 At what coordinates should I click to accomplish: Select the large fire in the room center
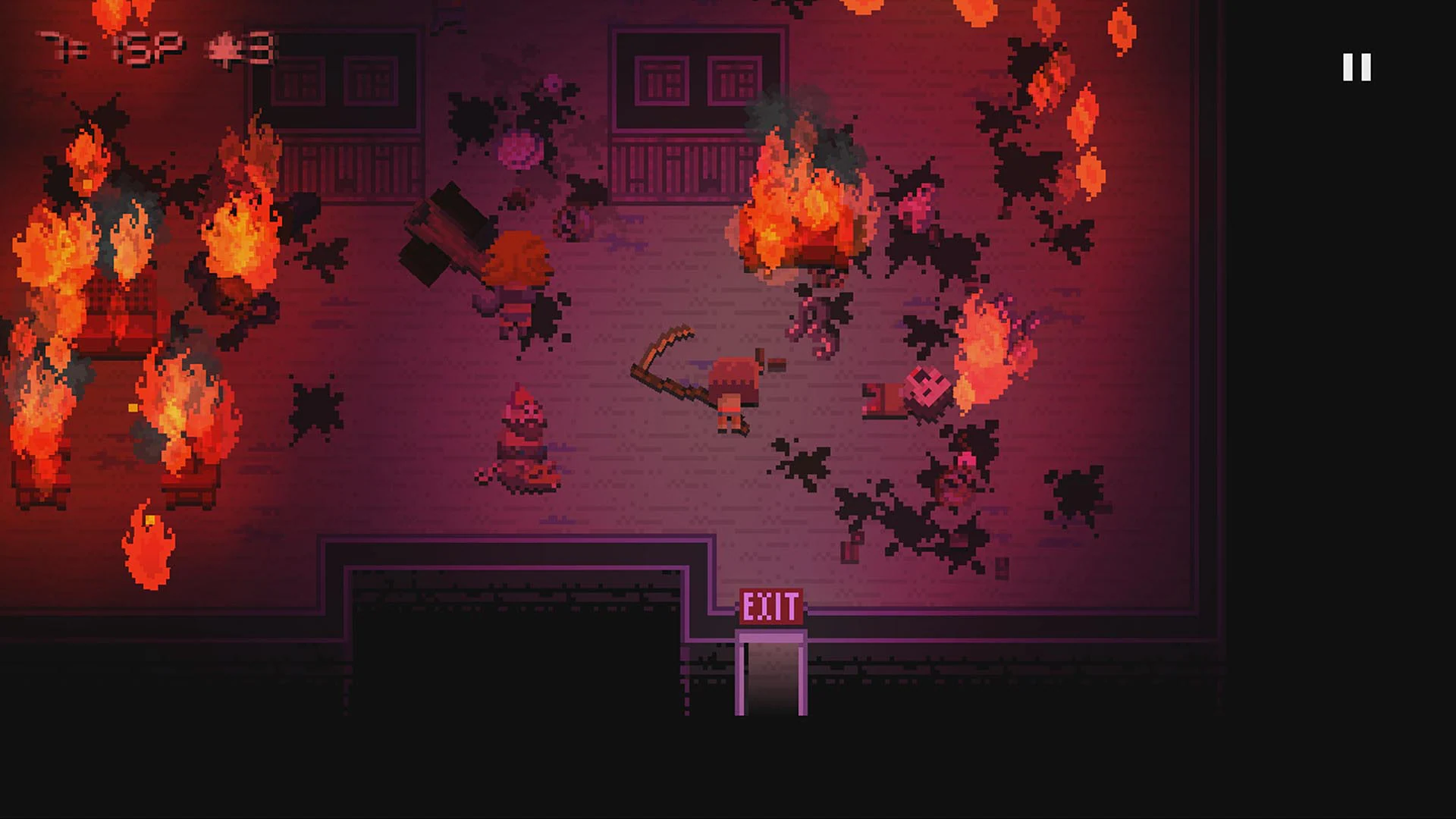click(x=796, y=212)
